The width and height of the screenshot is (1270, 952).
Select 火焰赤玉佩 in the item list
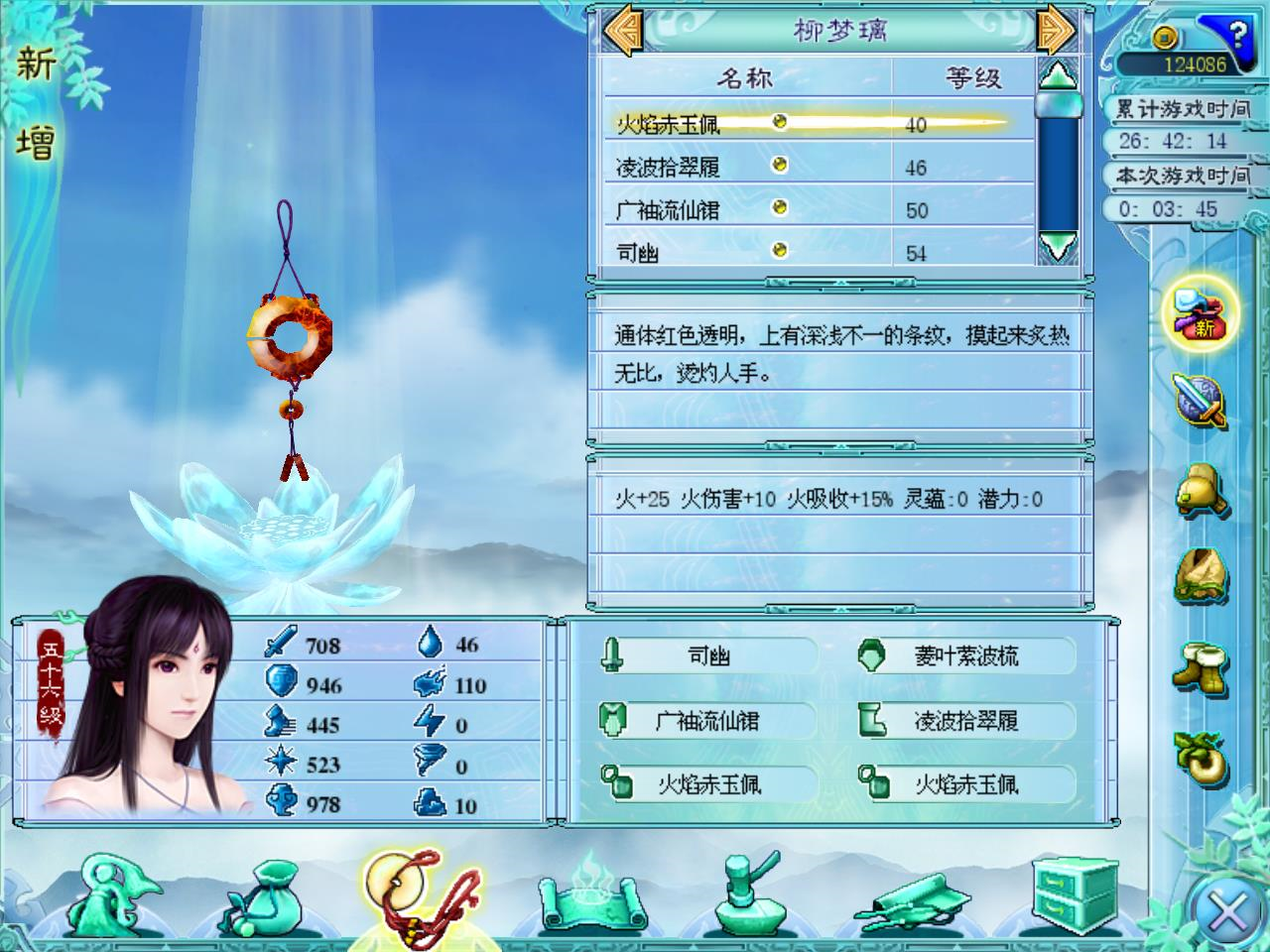pos(669,124)
